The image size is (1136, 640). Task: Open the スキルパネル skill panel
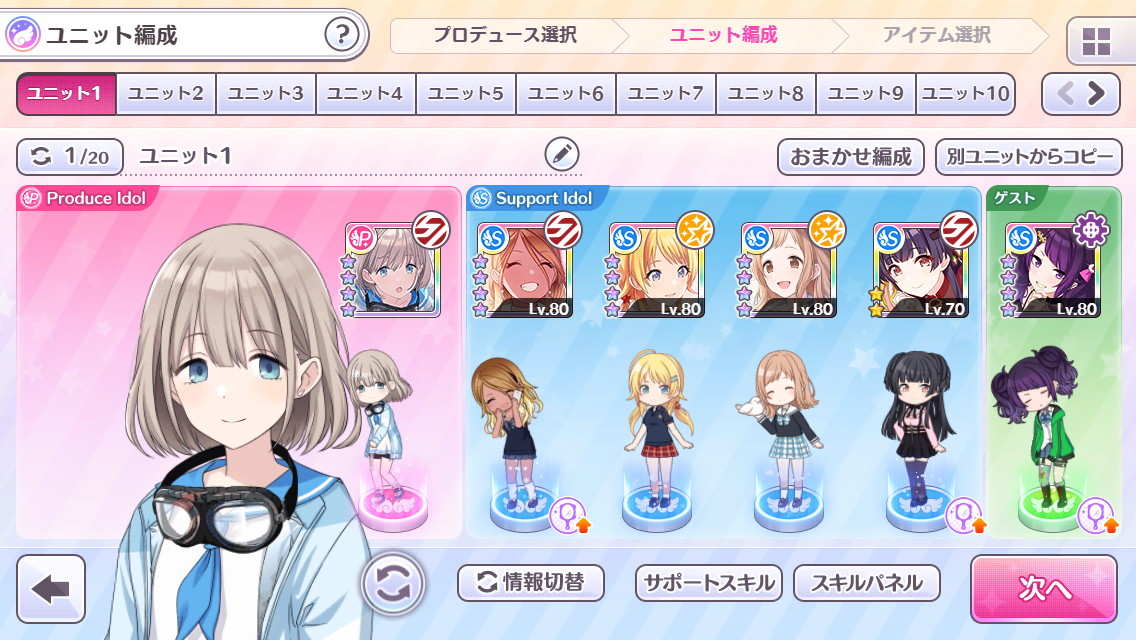click(x=867, y=583)
